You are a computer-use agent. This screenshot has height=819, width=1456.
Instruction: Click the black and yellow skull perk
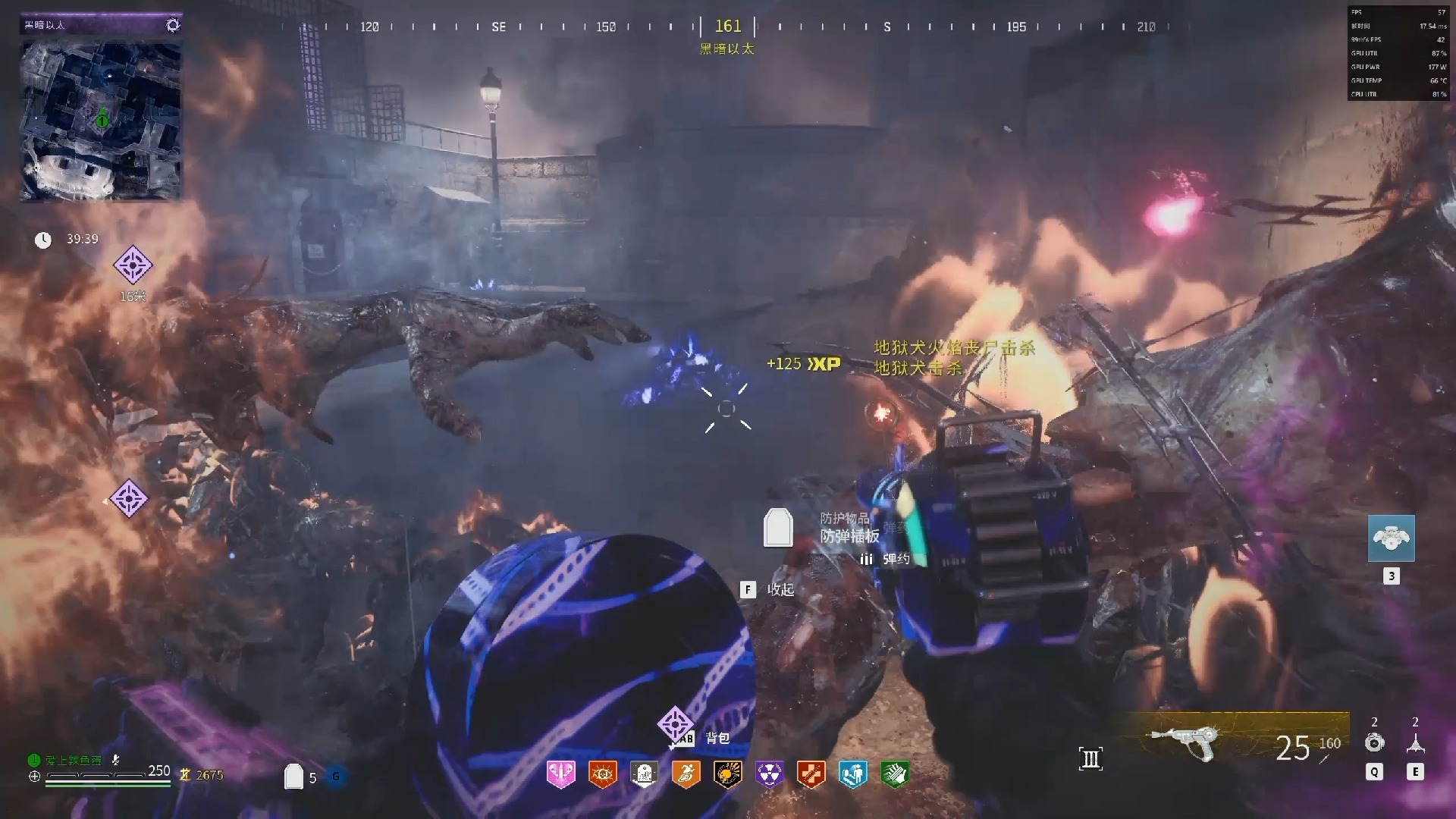point(728,774)
